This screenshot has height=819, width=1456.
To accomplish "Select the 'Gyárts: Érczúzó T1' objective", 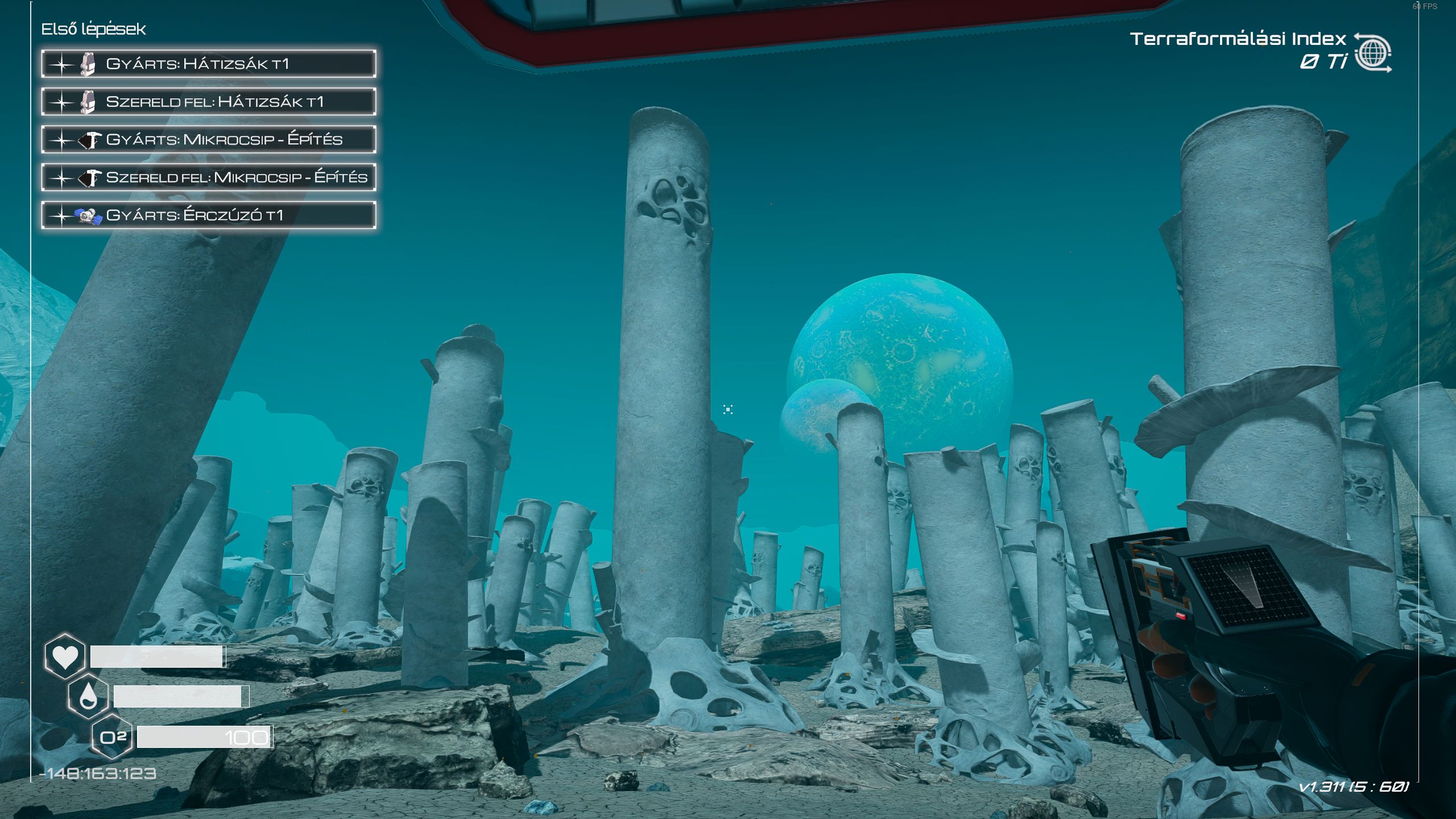I will 208,216.
